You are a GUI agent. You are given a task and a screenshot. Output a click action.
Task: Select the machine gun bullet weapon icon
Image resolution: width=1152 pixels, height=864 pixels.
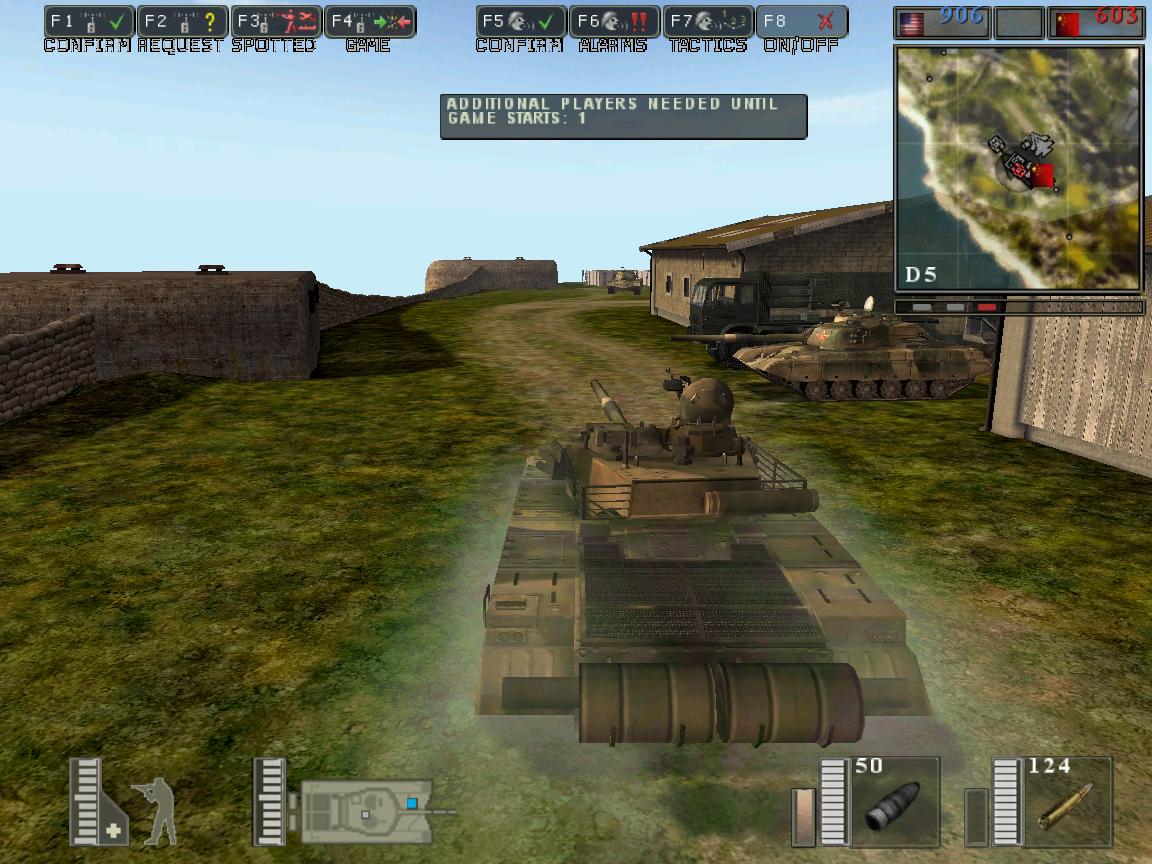[1066, 802]
